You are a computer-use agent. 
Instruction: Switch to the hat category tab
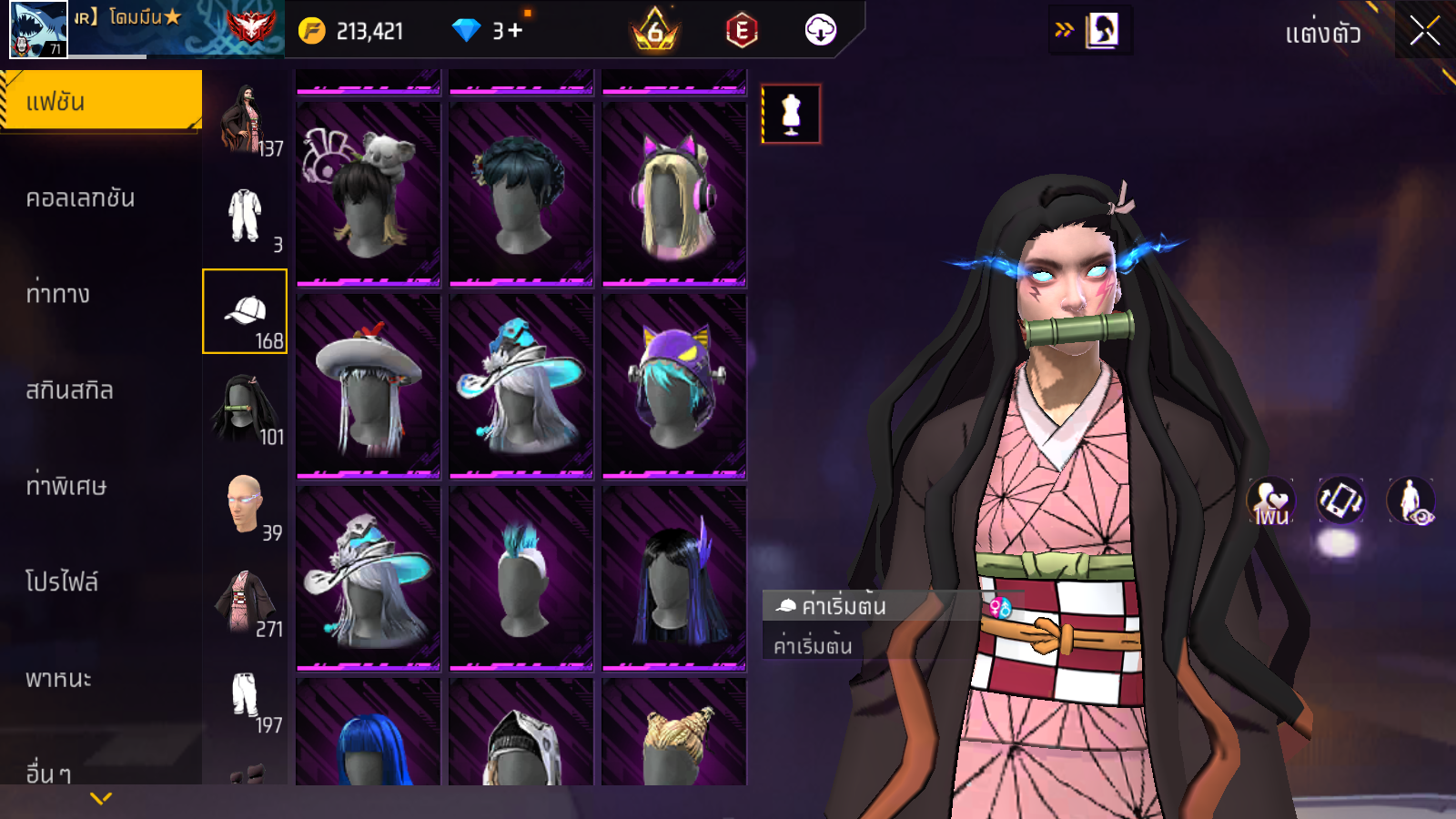click(245, 311)
